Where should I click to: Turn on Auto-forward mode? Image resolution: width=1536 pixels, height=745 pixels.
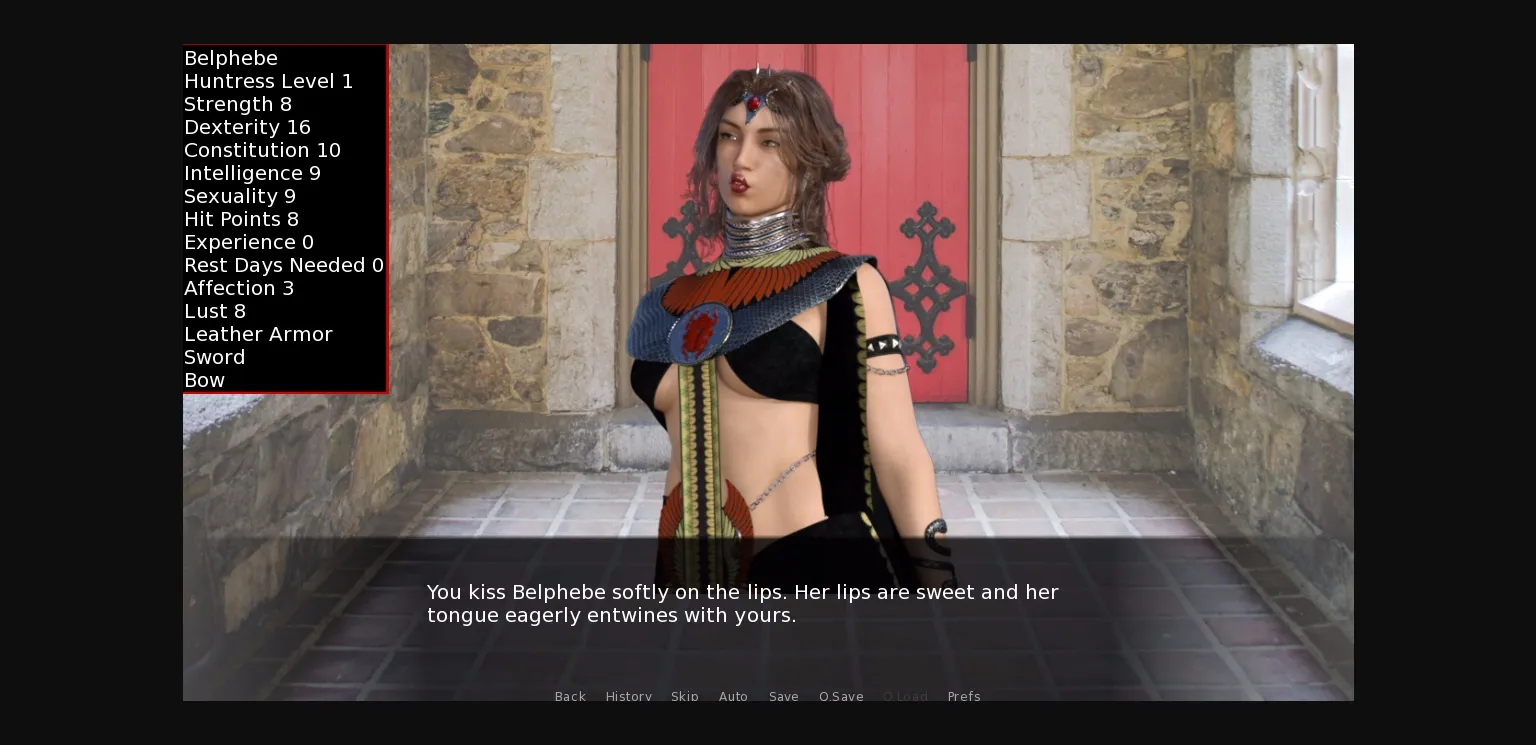pyautogui.click(x=733, y=696)
